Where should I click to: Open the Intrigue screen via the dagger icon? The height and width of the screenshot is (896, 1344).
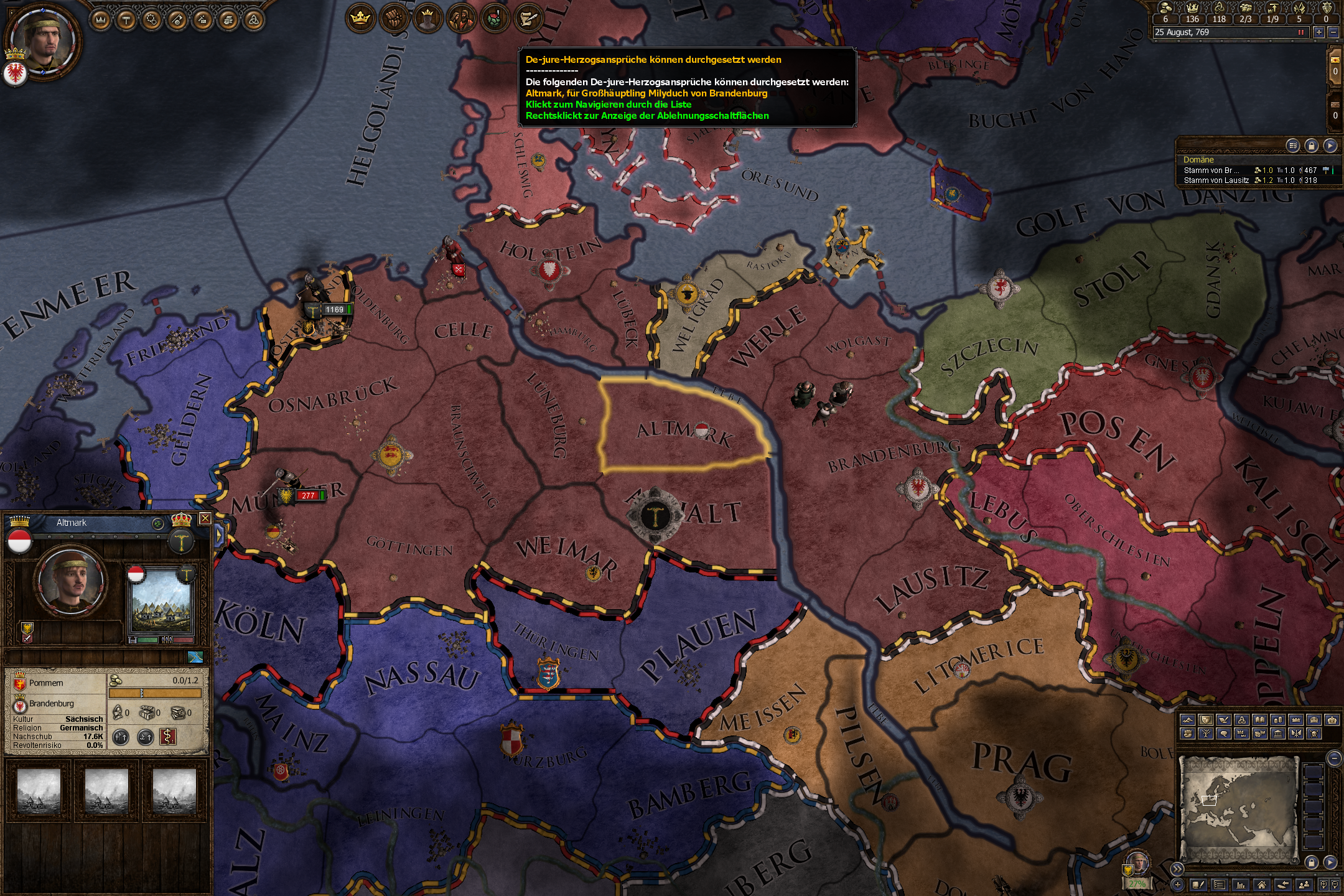coord(202,21)
